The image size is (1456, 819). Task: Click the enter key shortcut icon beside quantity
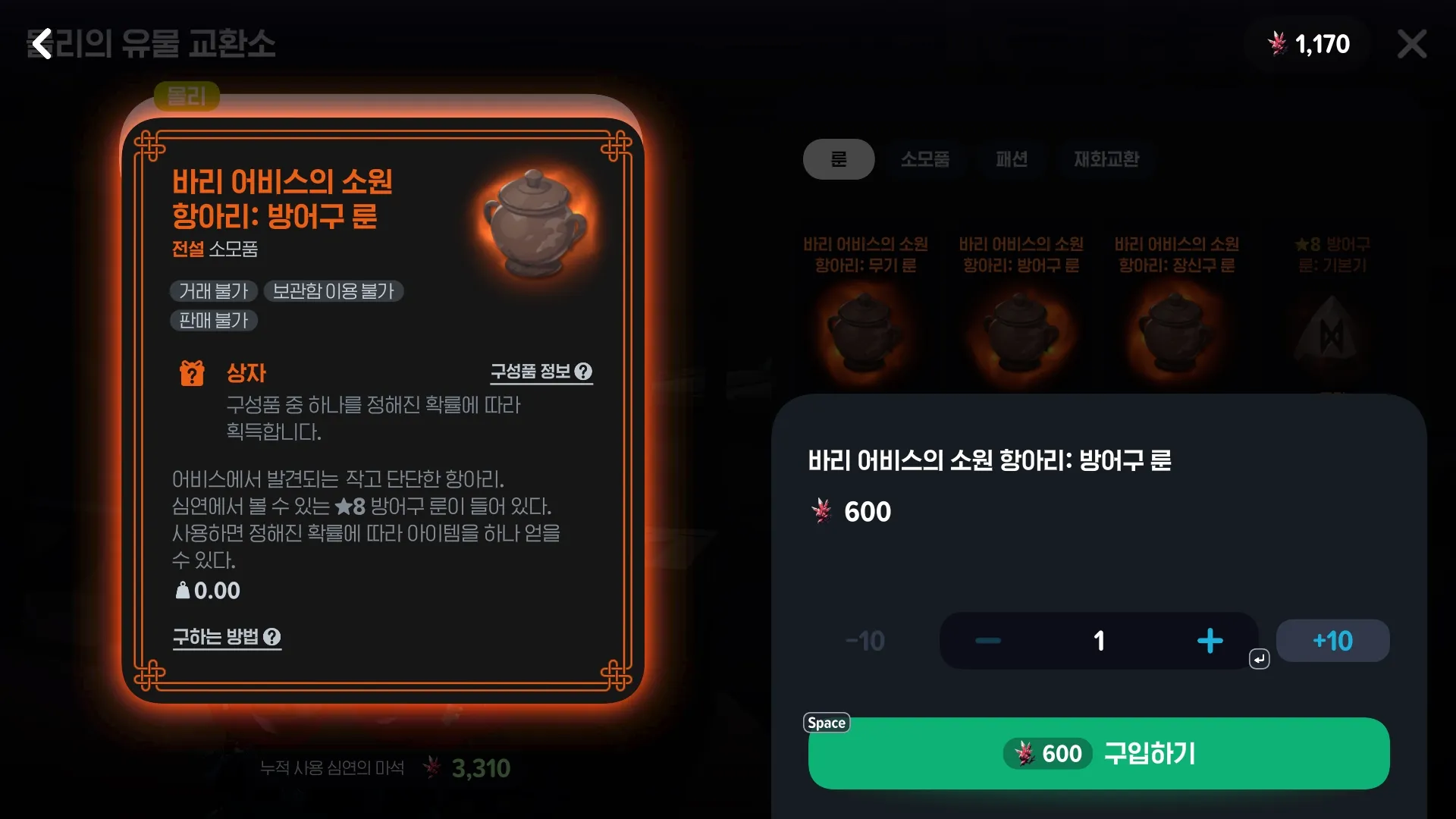[x=1259, y=658]
